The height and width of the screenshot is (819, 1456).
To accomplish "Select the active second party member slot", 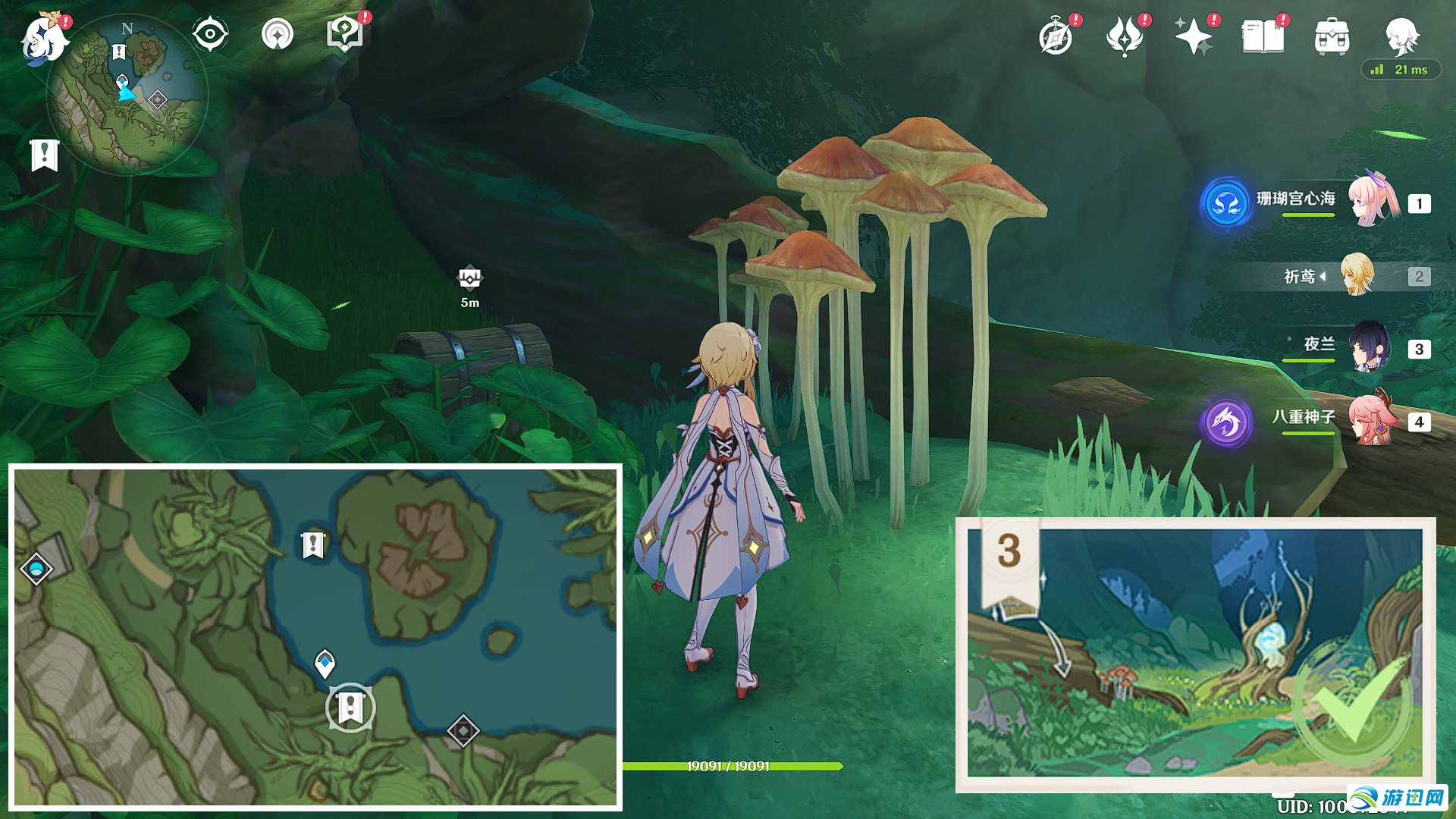I will (1357, 276).
